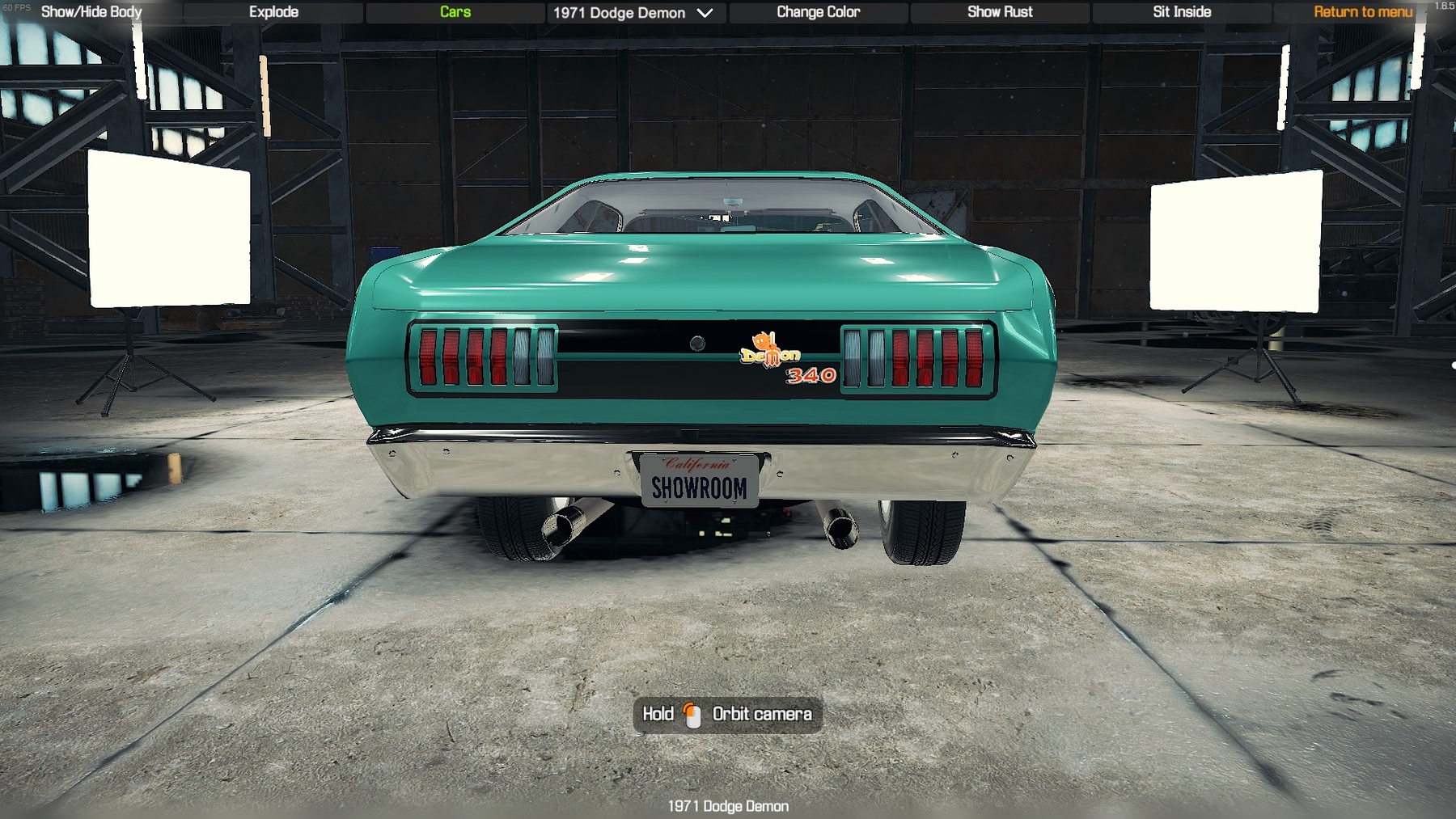This screenshot has height=819, width=1456.
Task: Toggle the Show Rust option
Action: click(x=1000, y=12)
